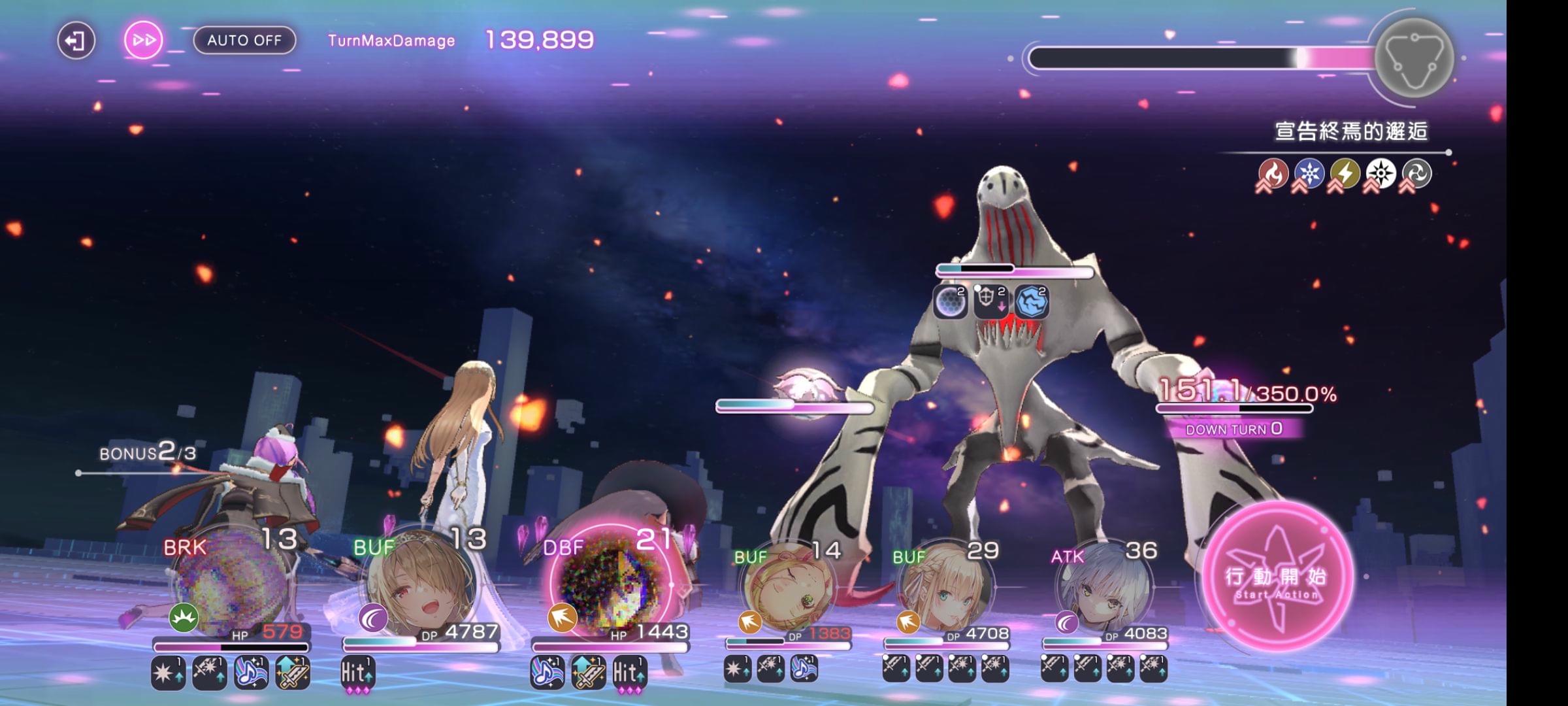The width and height of the screenshot is (1568, 706).
Task: Inspect the thunder bolt weakness icon
Action: pyautogui.click(x=1345, y=174)
